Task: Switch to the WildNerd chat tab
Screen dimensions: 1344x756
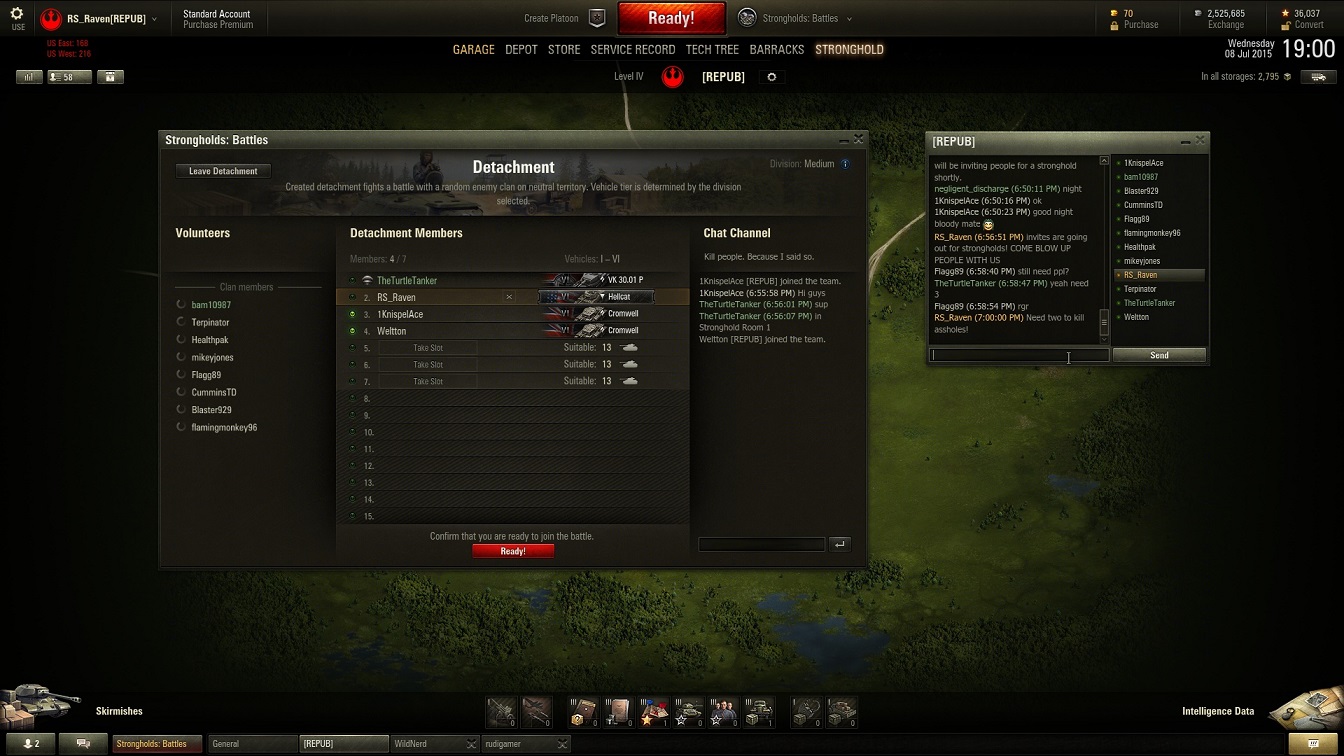Action: tap(427, 744)
